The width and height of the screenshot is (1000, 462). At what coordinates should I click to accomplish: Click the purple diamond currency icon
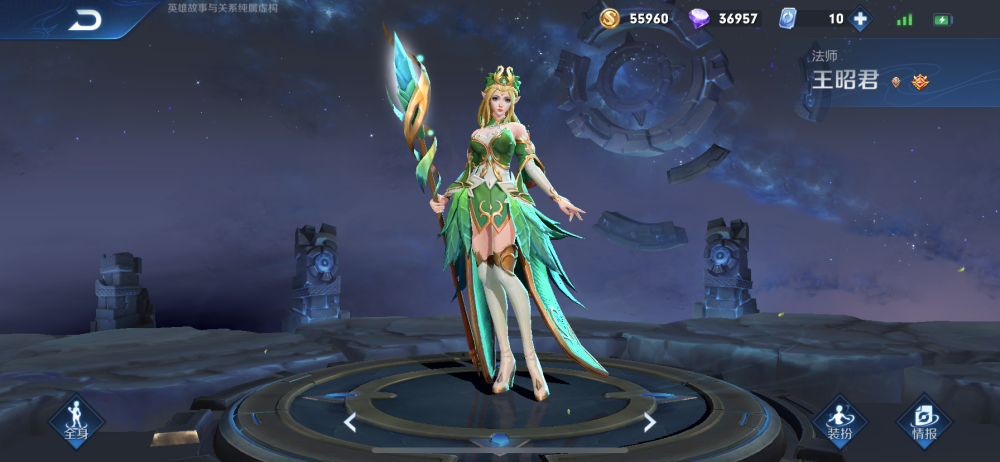tap(700, 18)
